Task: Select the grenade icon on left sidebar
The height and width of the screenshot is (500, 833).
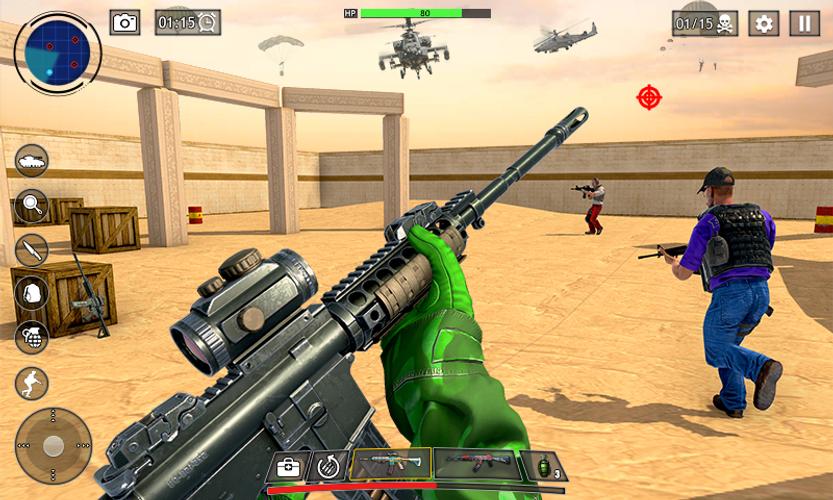Action: pos(31,337)
